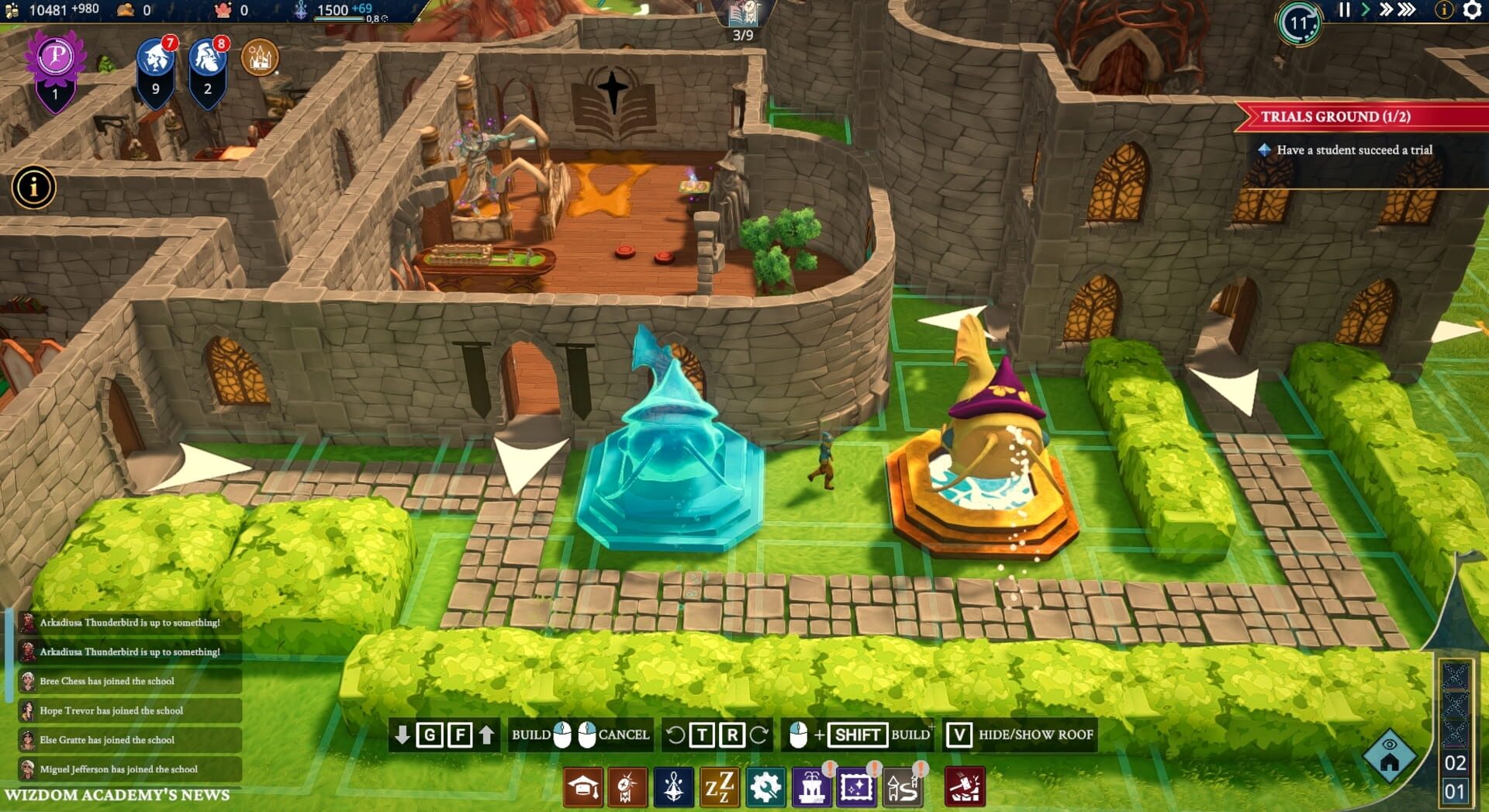This screenshot has height=812, width=1489.
Task: Select the fountain building icon
Action: click(811, 786)
